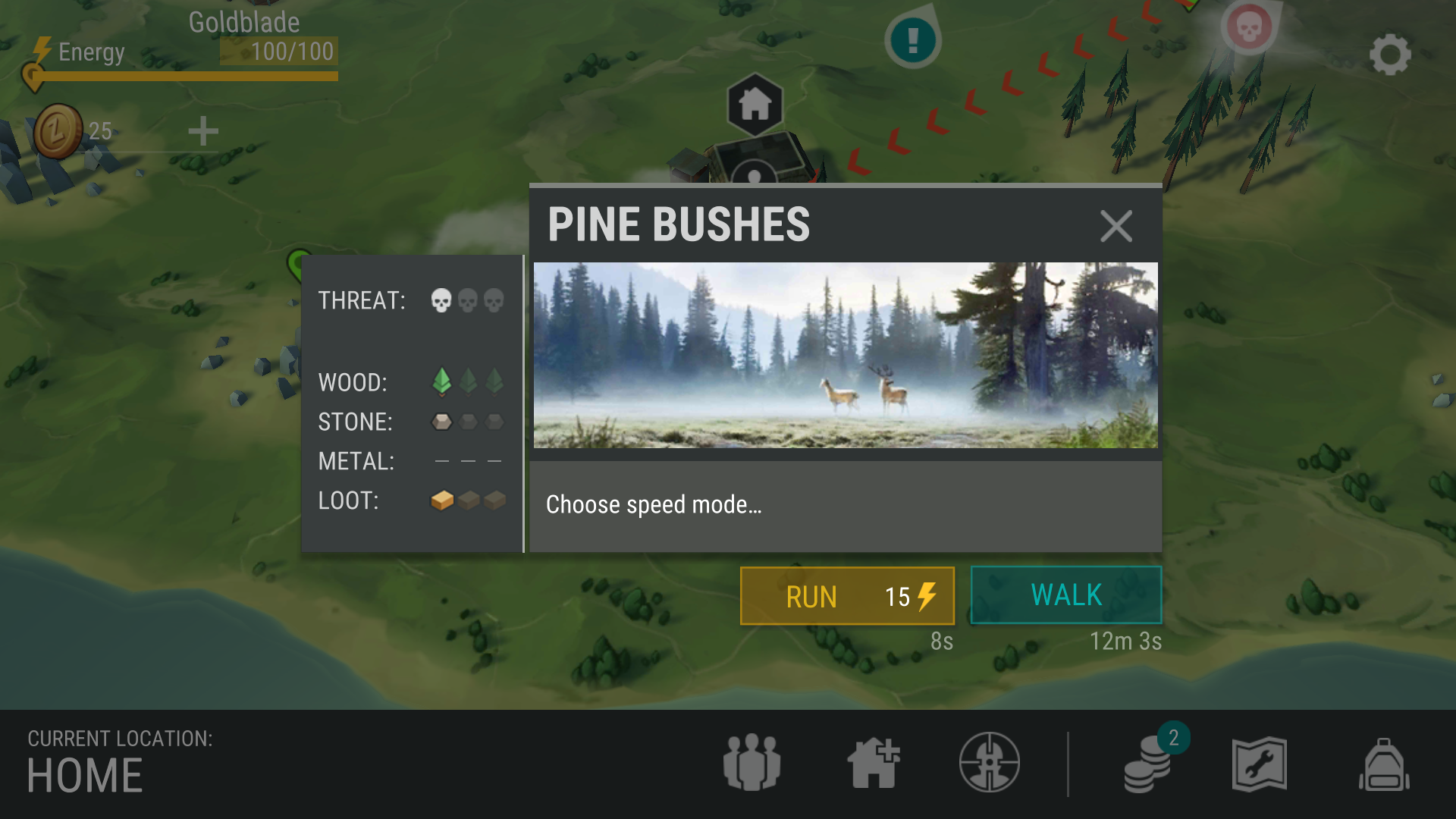Tap the home base map marker
1456x819 pixels.
click(x=755, y=105)
